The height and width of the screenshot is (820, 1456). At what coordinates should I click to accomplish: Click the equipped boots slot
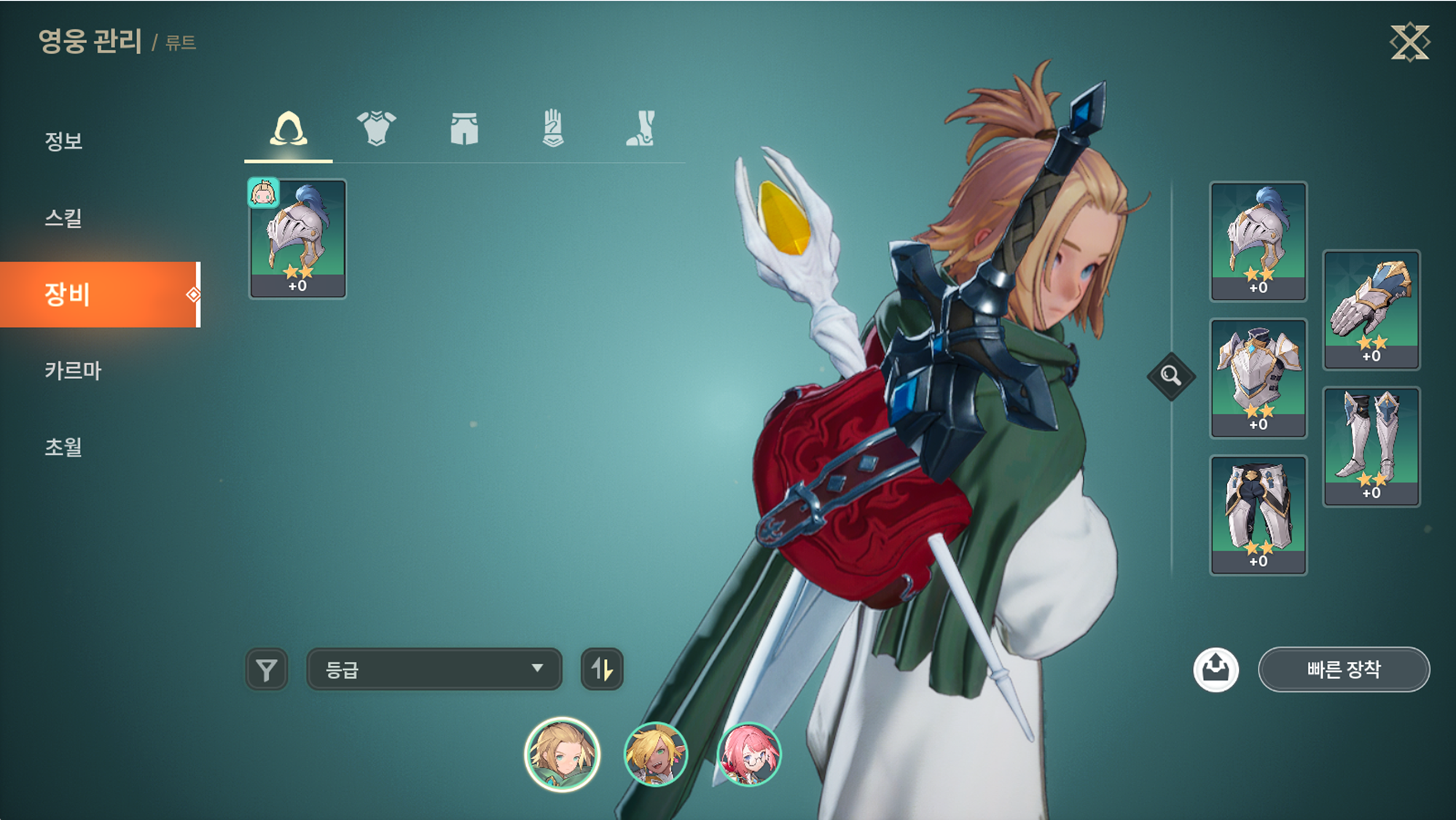1371,446
